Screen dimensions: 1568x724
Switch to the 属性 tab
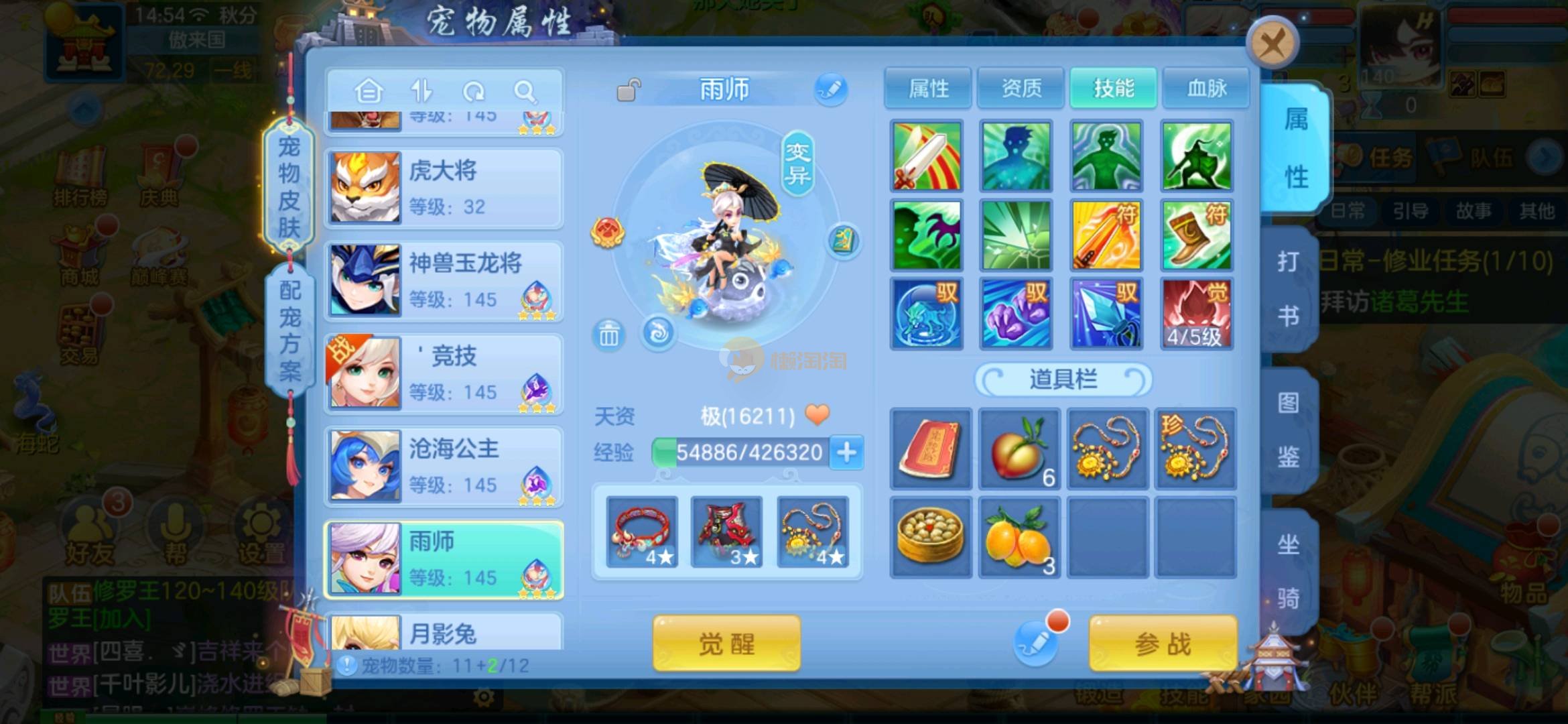928,88
